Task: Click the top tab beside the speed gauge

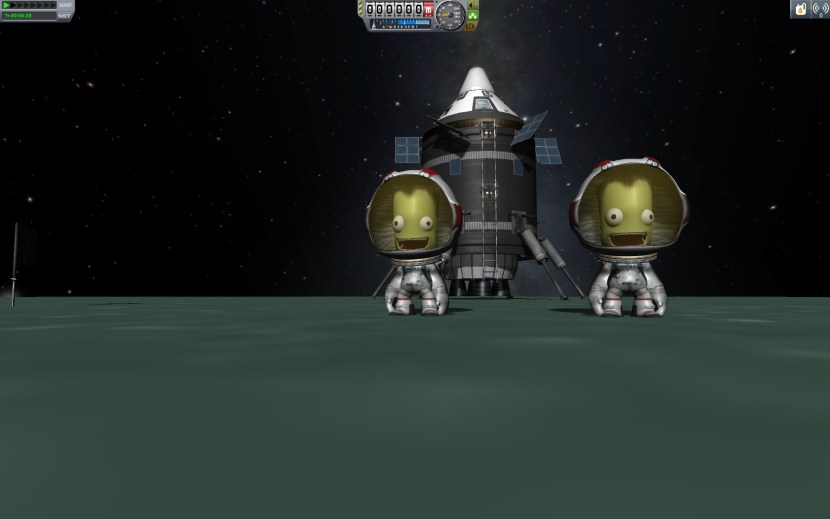Action: pyautogui.click(x=472, y=5)
